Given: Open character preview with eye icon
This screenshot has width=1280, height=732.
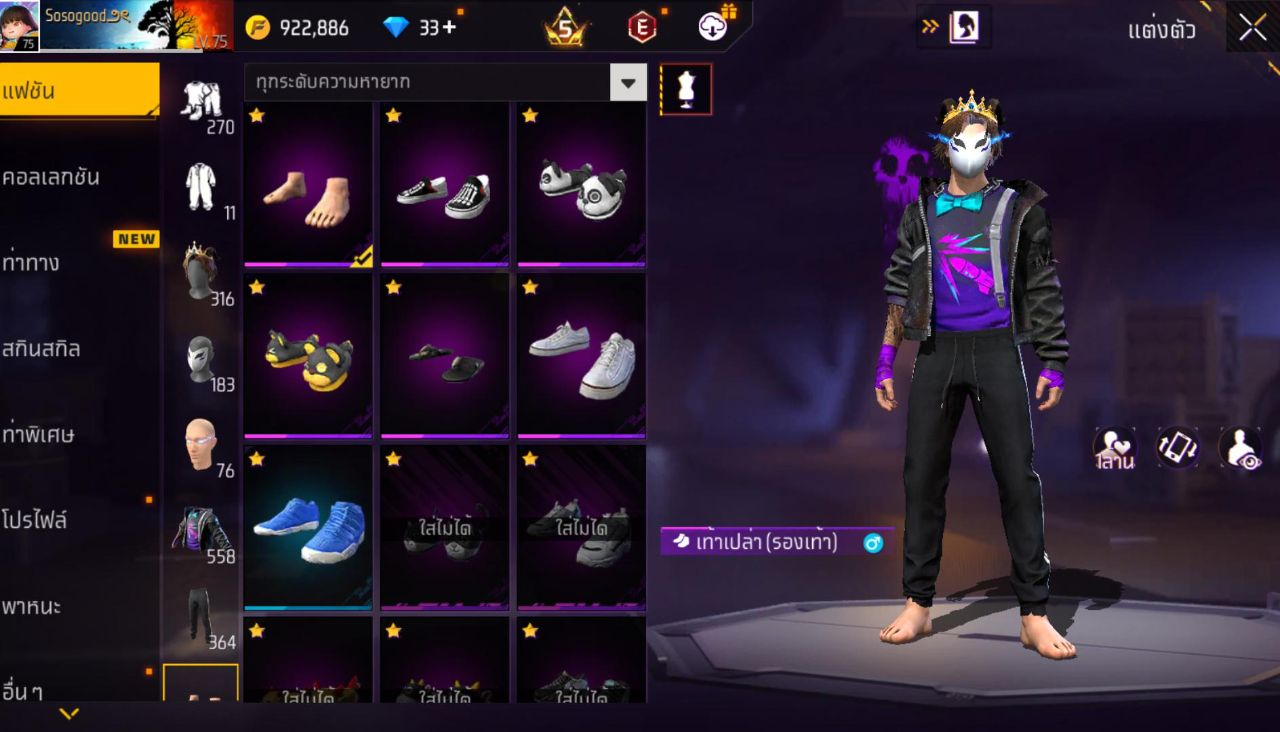Looking at the screenshot, I should point(1233,449).
